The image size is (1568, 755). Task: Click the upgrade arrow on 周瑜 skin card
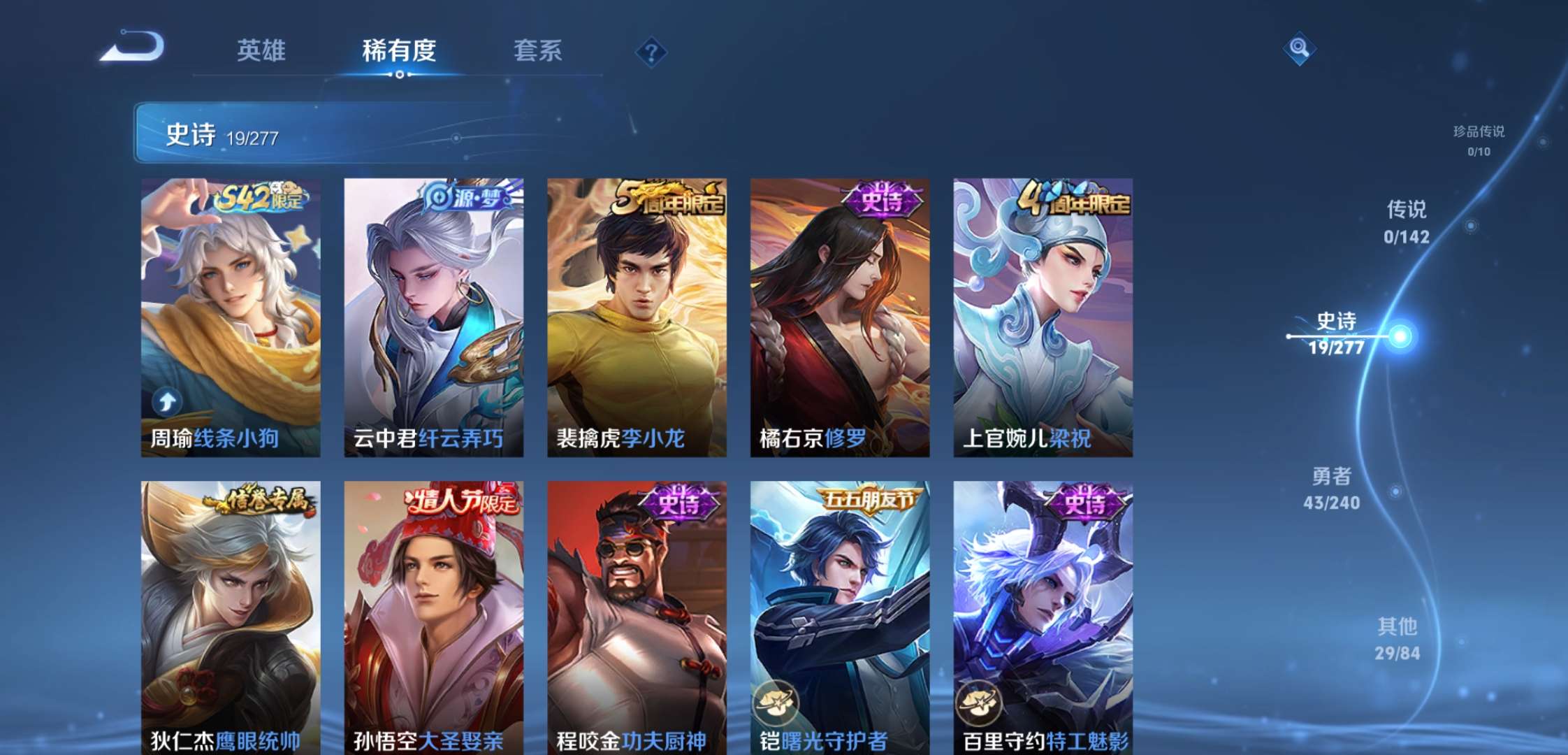pyautogui.click(x=166, y=402)
